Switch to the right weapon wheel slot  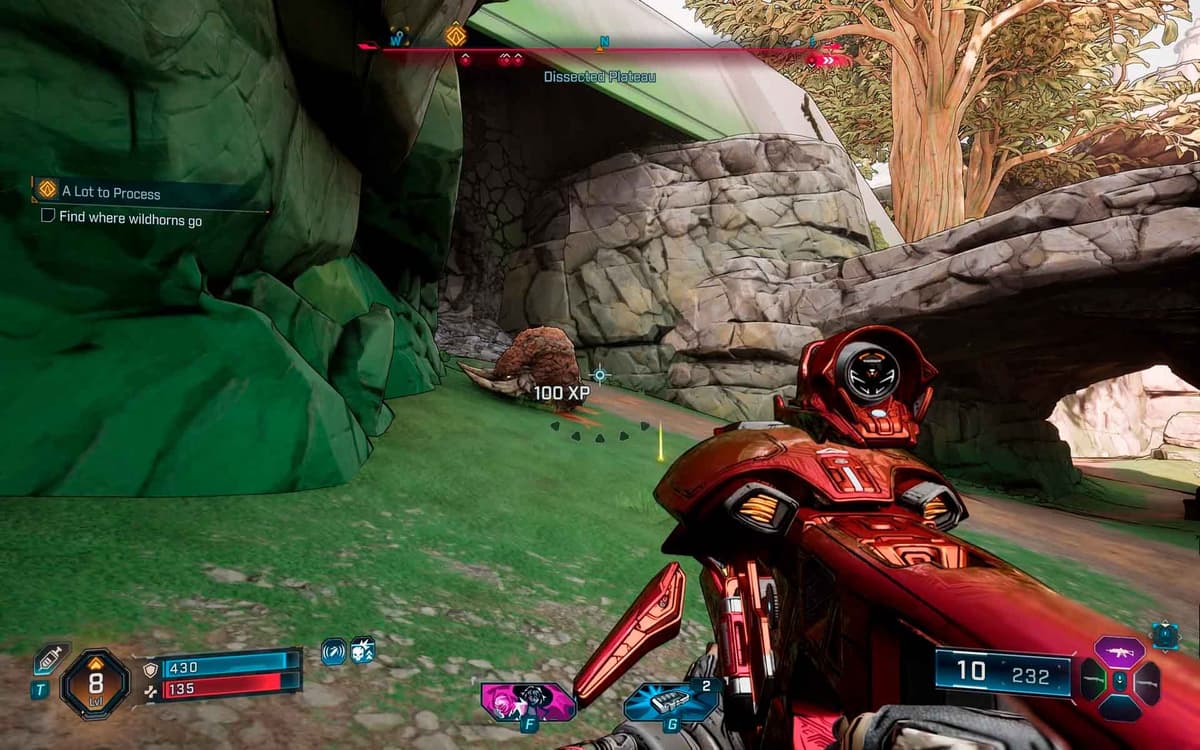pos(1147,681)
